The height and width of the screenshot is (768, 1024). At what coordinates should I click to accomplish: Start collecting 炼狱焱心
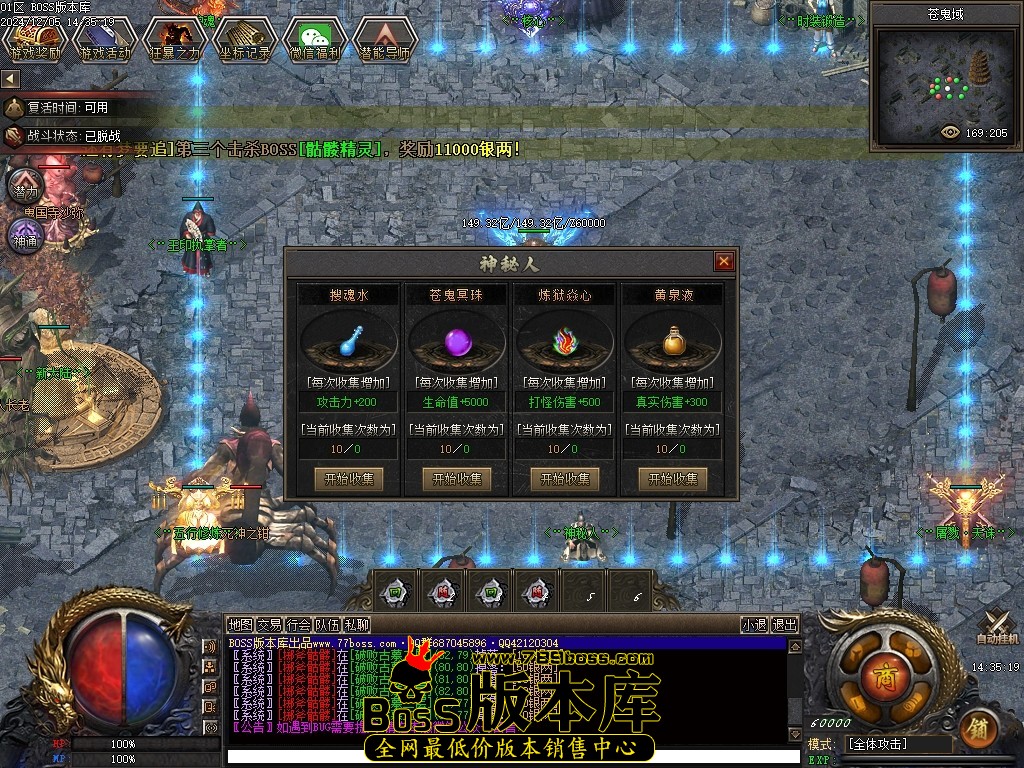tap(565, 479)
